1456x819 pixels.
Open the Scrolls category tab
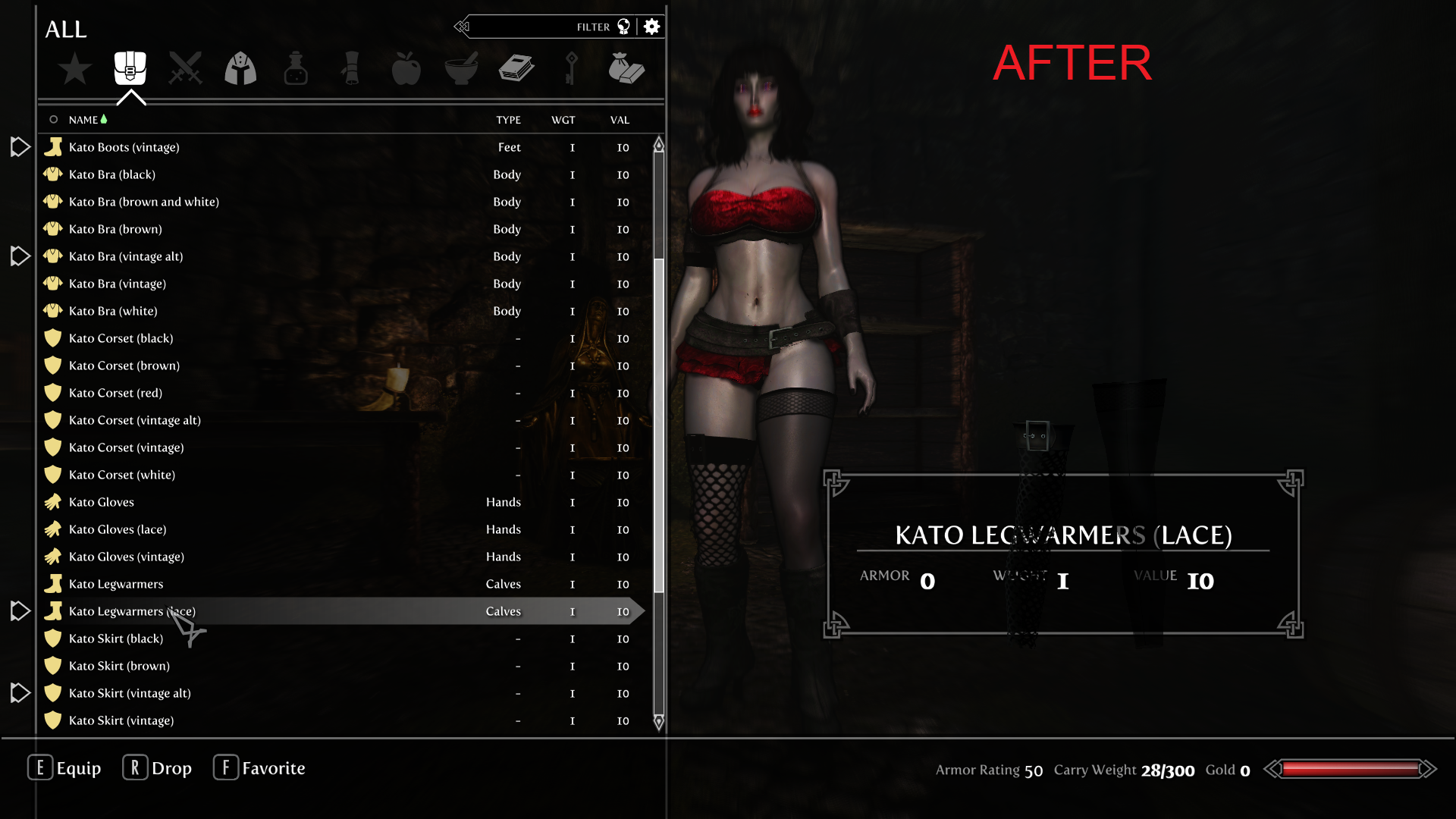(351, 68)
